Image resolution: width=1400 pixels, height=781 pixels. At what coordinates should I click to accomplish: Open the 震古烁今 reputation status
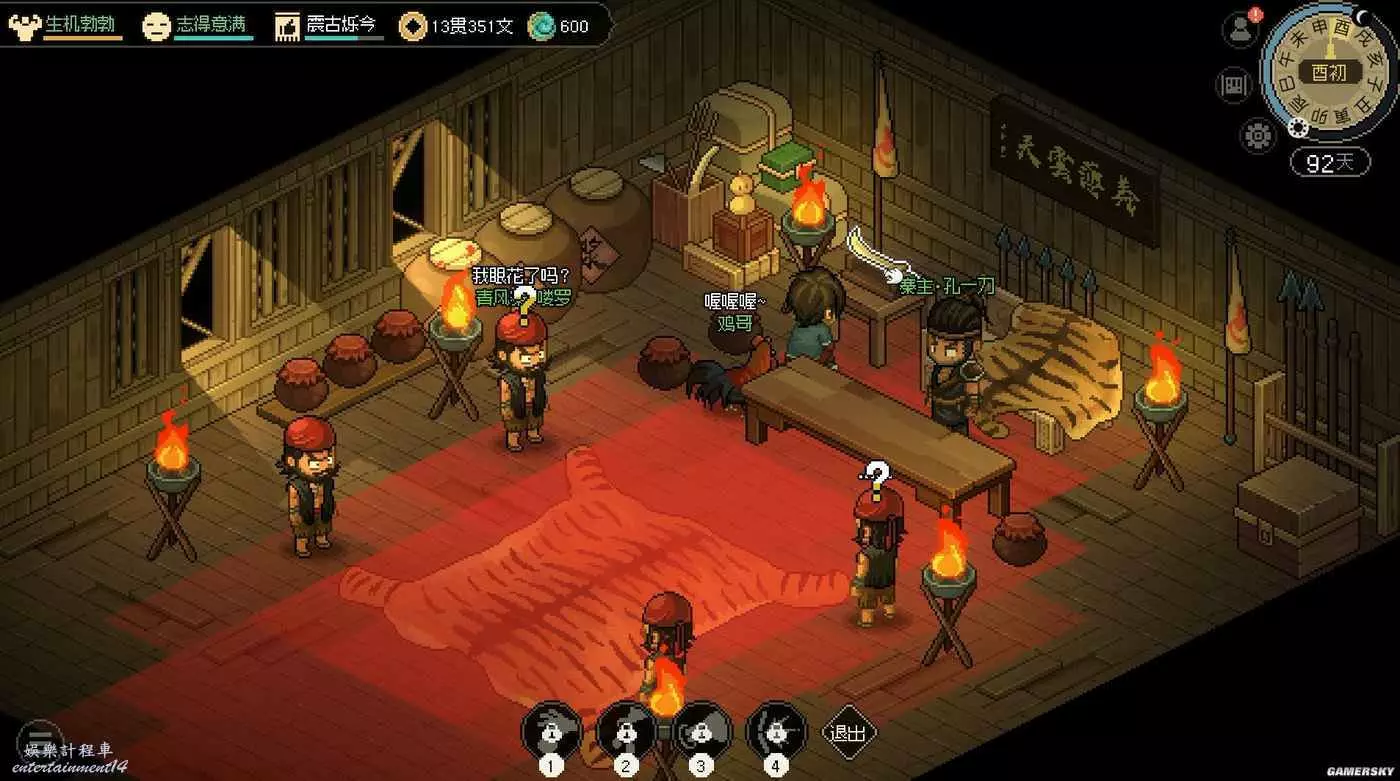click(x=329, y=26)
